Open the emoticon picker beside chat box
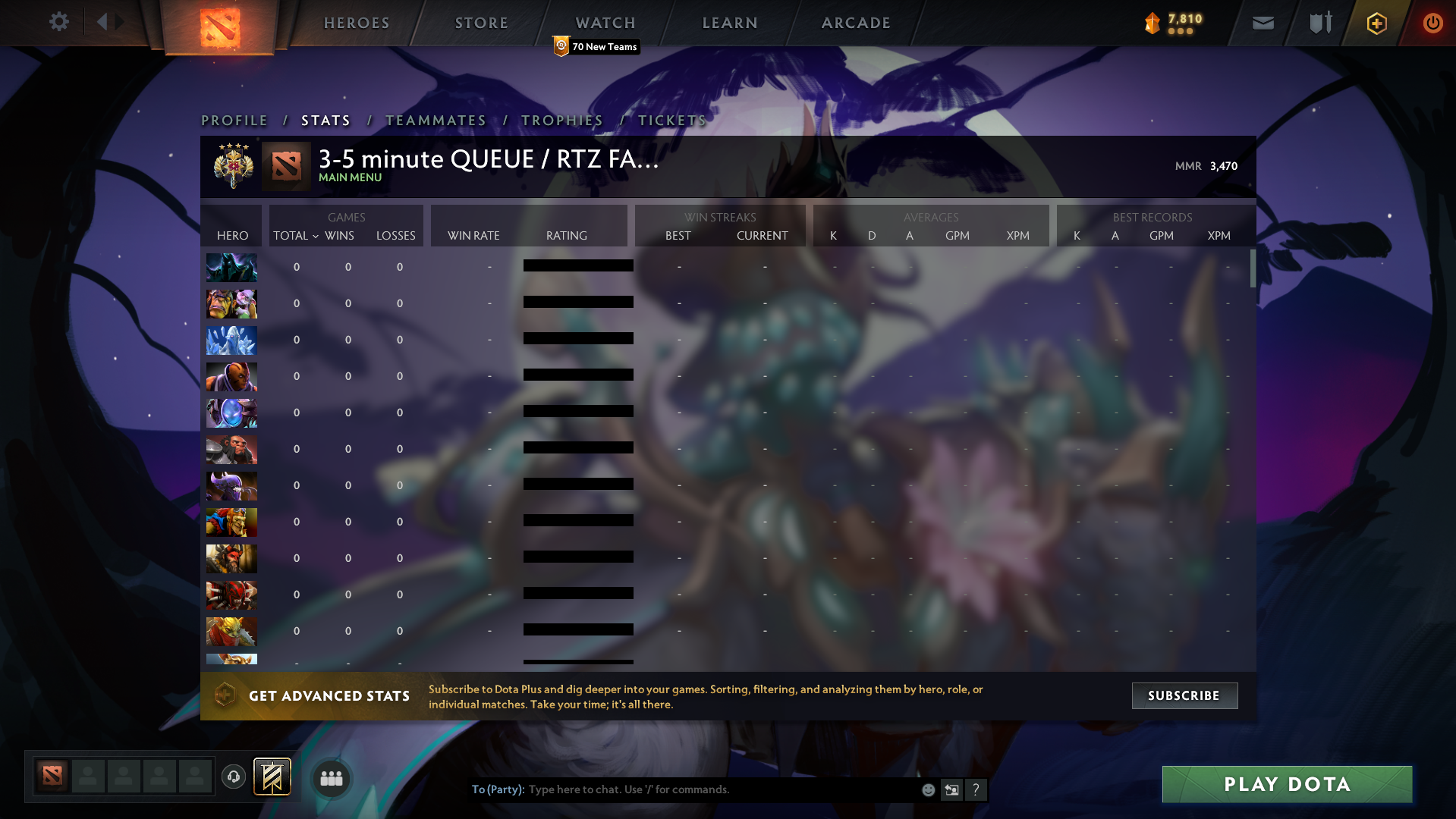1456x819 pixels. pyautogui.click(x=927, y=789)
